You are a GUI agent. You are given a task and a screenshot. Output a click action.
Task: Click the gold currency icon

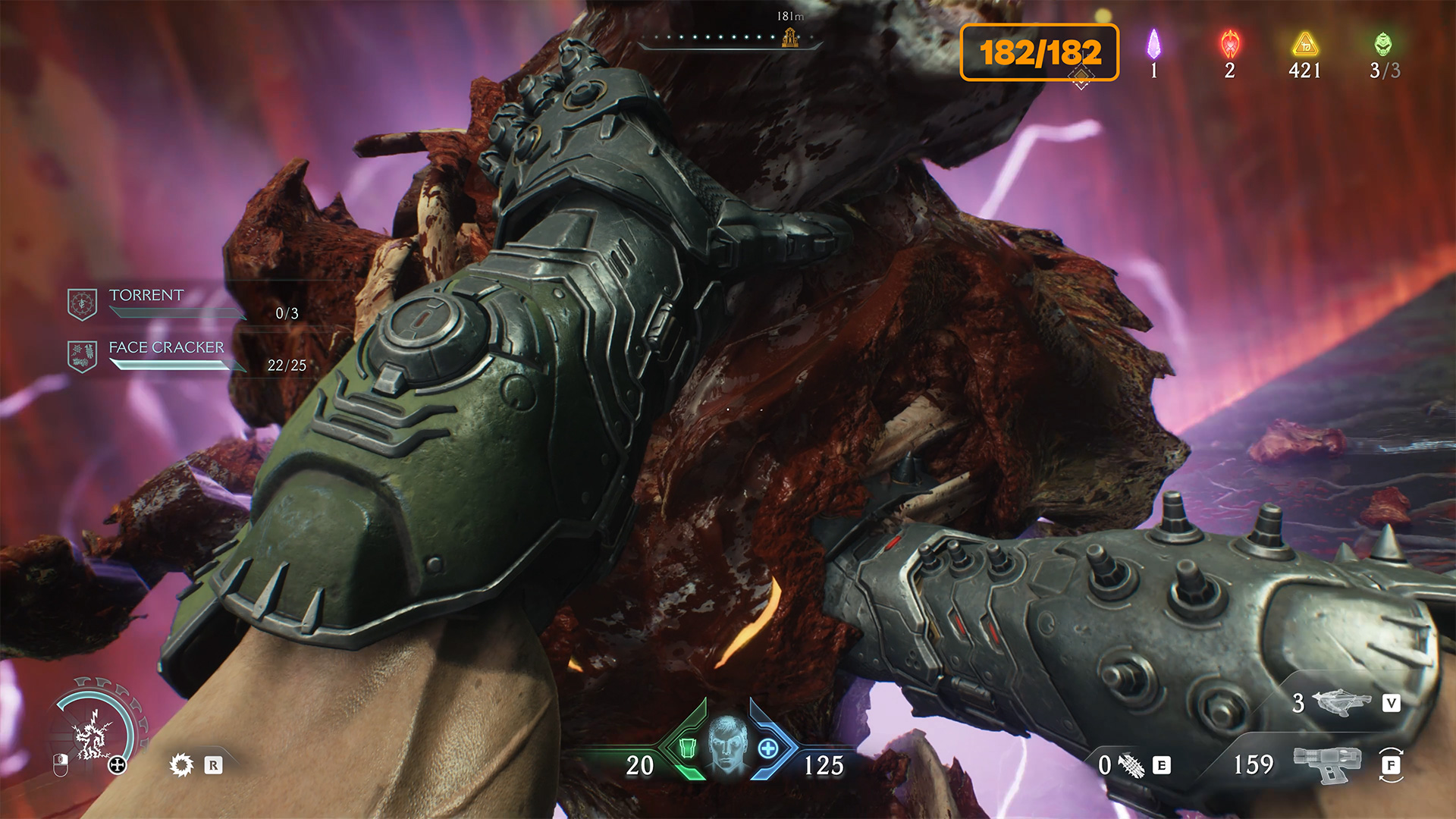(x=1304, y=45)
